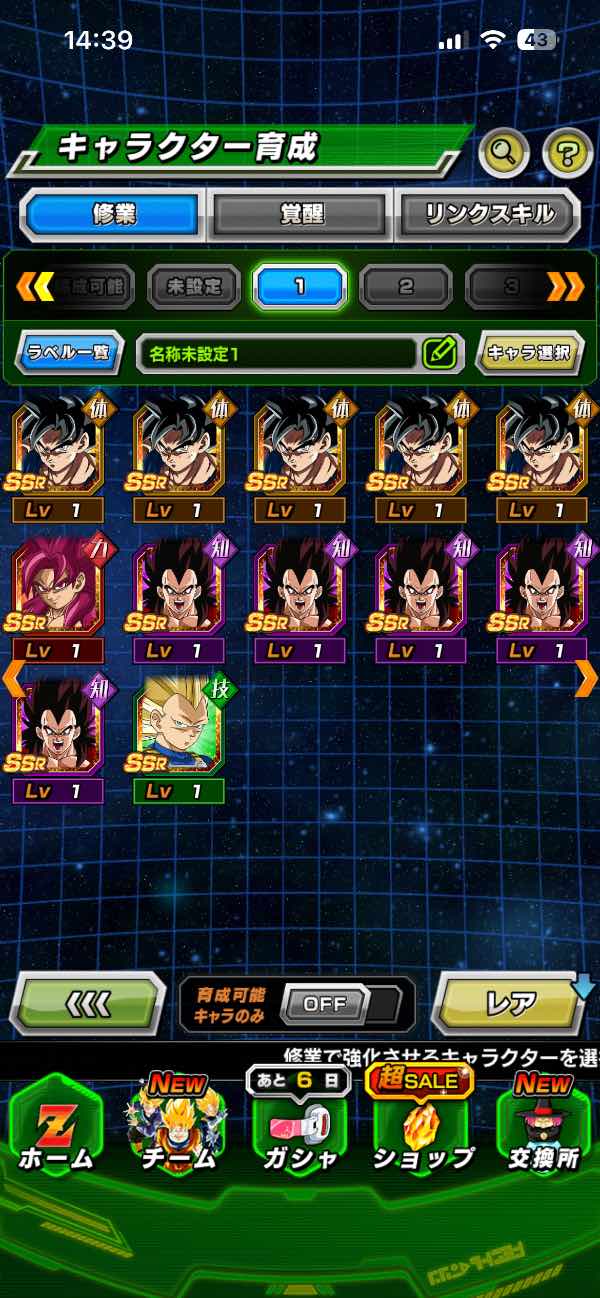Open the ラベル一覧 label list

69,353
